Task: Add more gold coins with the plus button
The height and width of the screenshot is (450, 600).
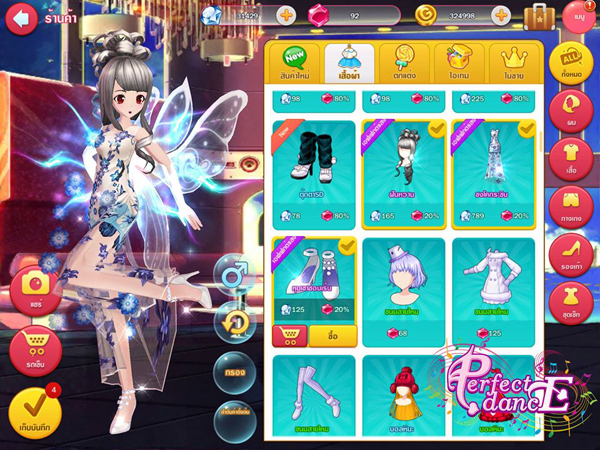Action: pyautogui.click(x=501, y=16)
